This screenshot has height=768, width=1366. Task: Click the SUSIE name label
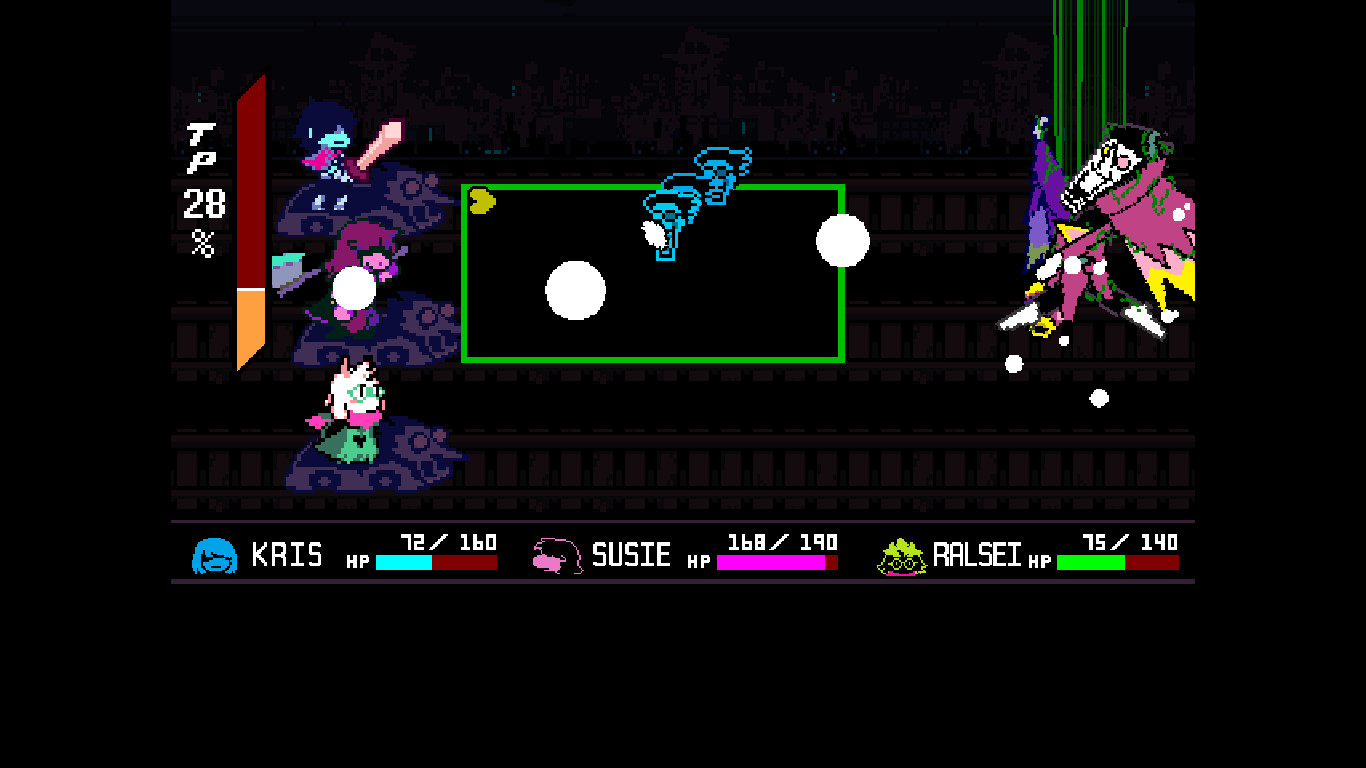[634, 553]
